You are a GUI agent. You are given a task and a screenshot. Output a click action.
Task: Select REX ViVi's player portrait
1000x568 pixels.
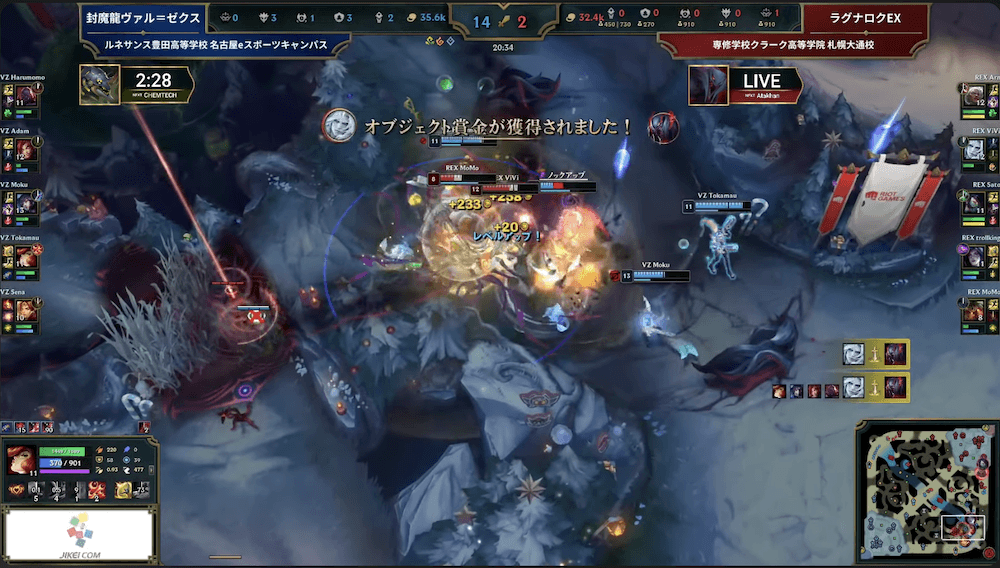click(x=975, y=149)
